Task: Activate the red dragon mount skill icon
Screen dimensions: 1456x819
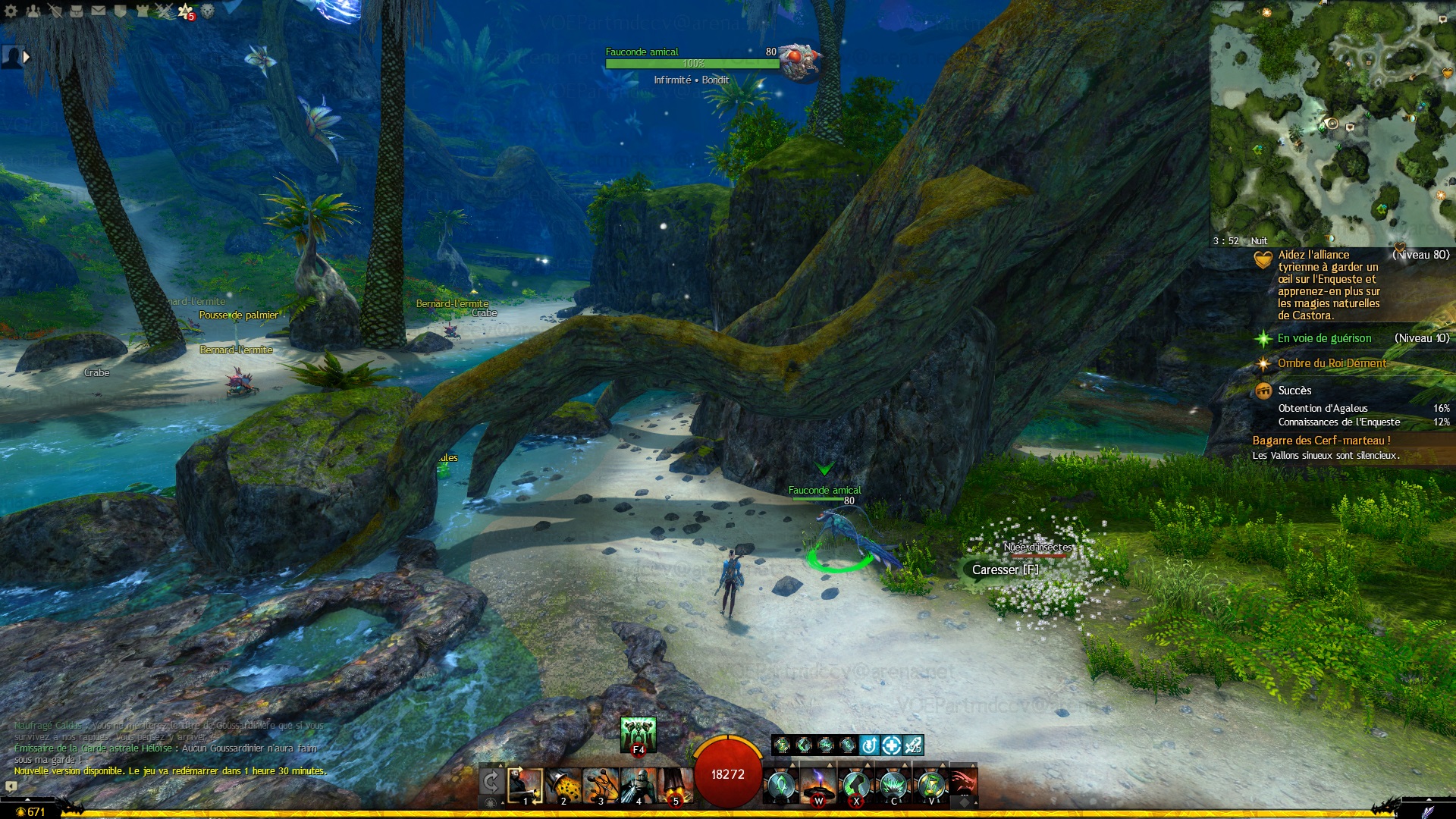Action: pos(964,783)
